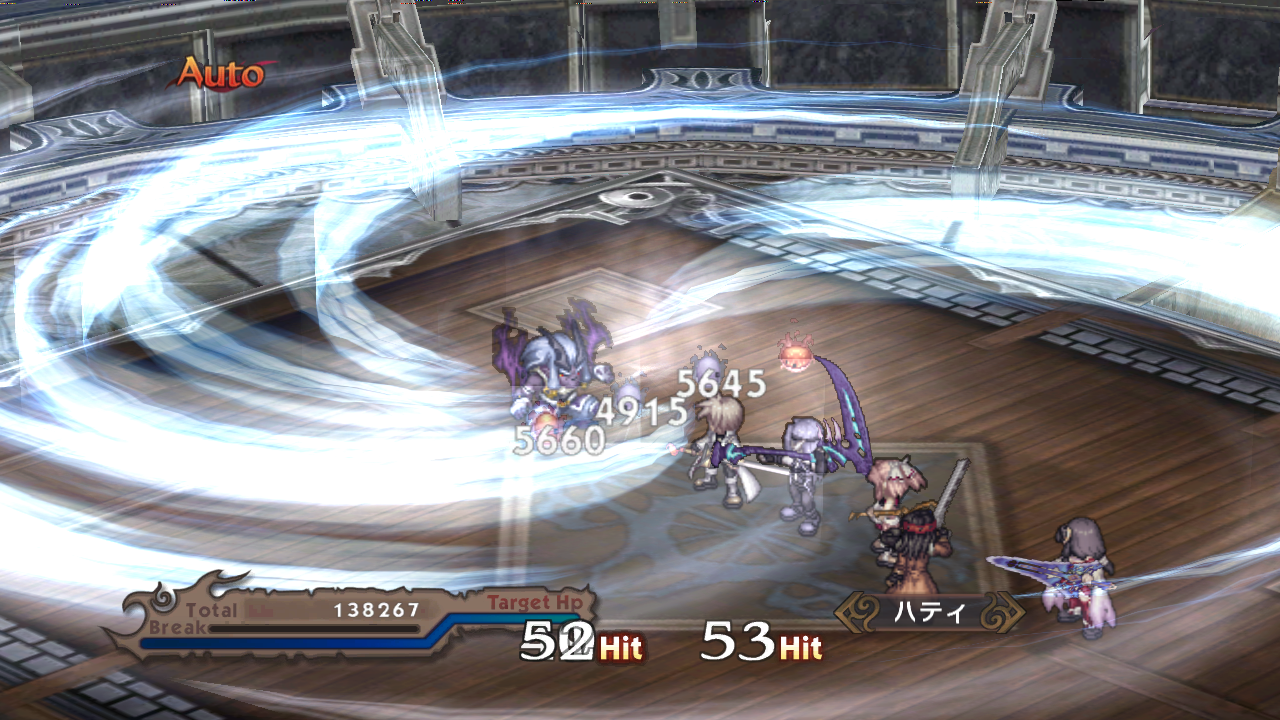Click the flame ornament on the damage panel edge
This screenshot has height=720, width=1280.
click(x=225, y=580)
